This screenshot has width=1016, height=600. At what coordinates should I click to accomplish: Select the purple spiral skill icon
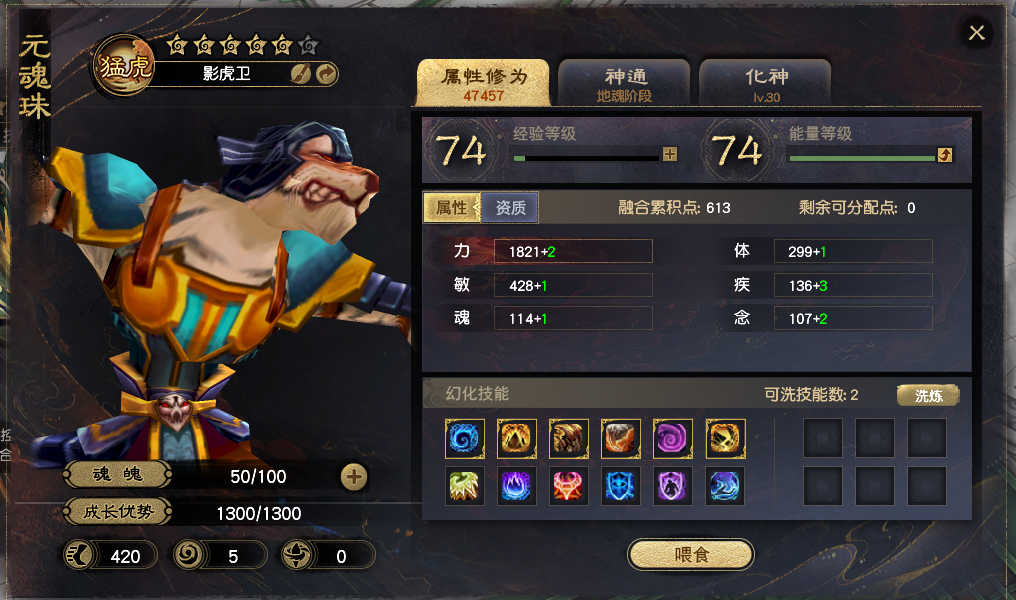(x=673, y=438)
